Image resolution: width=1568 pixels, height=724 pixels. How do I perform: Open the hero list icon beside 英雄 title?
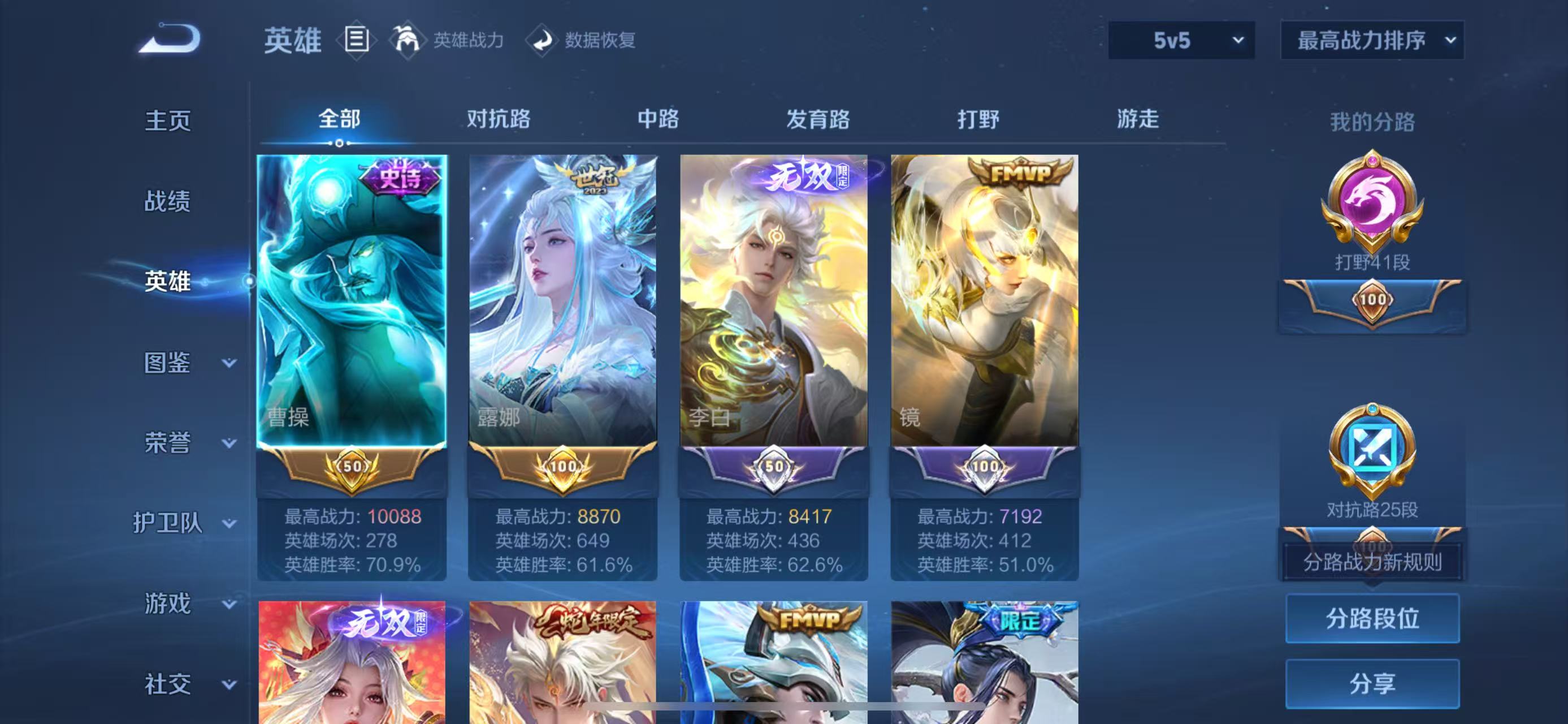pos(357,41)
